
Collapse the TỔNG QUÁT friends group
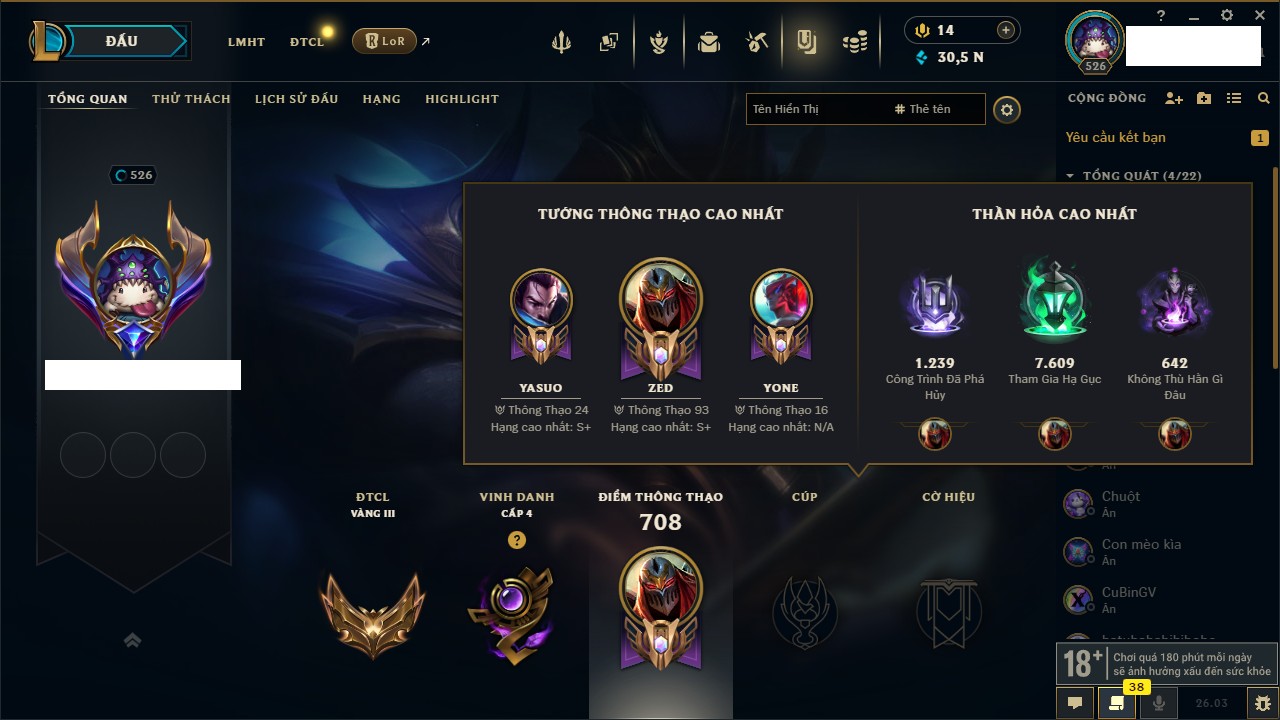click(x=1070, y=176)
